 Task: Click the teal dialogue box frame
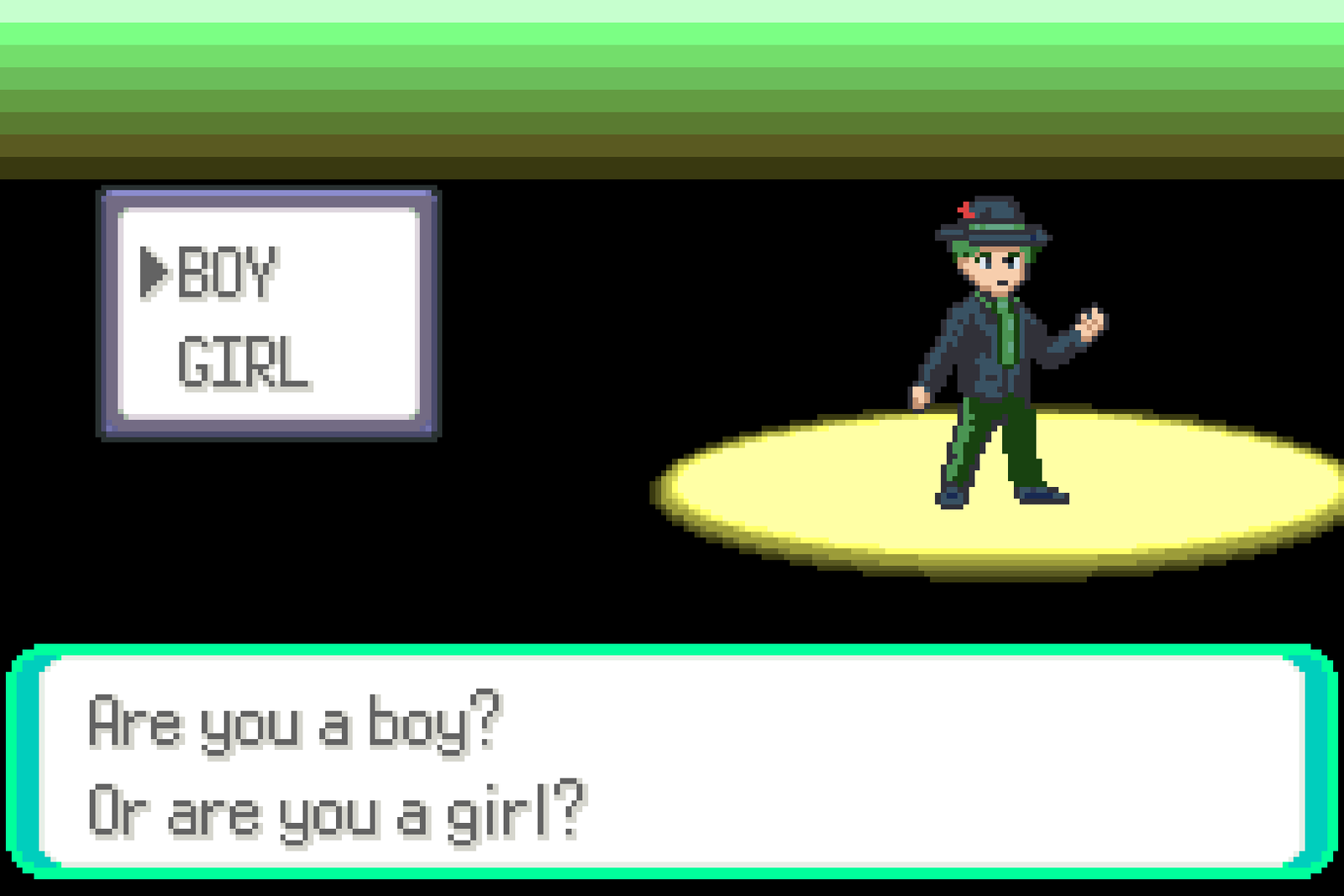pyautogui.click(x=672, y=651)
